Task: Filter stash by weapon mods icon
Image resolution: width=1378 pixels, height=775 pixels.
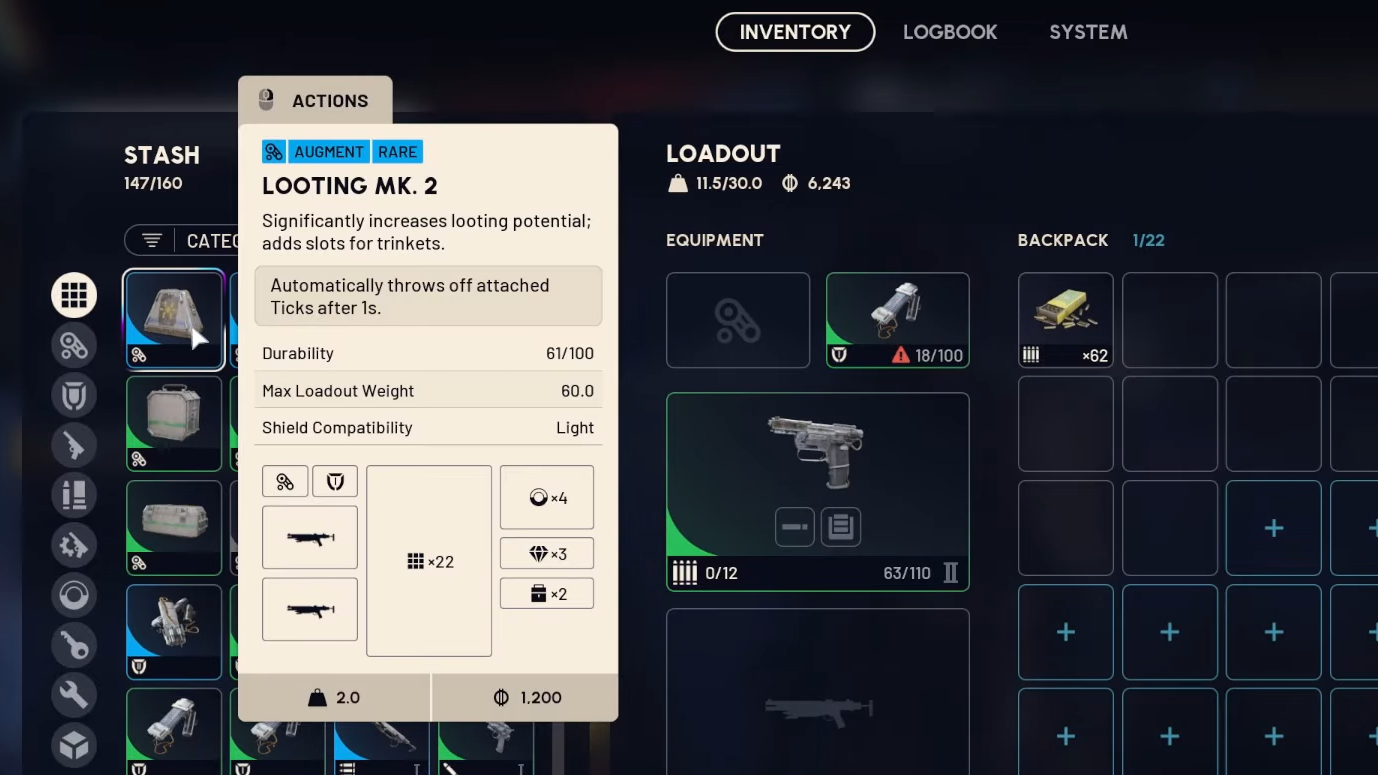Action: 74,545
